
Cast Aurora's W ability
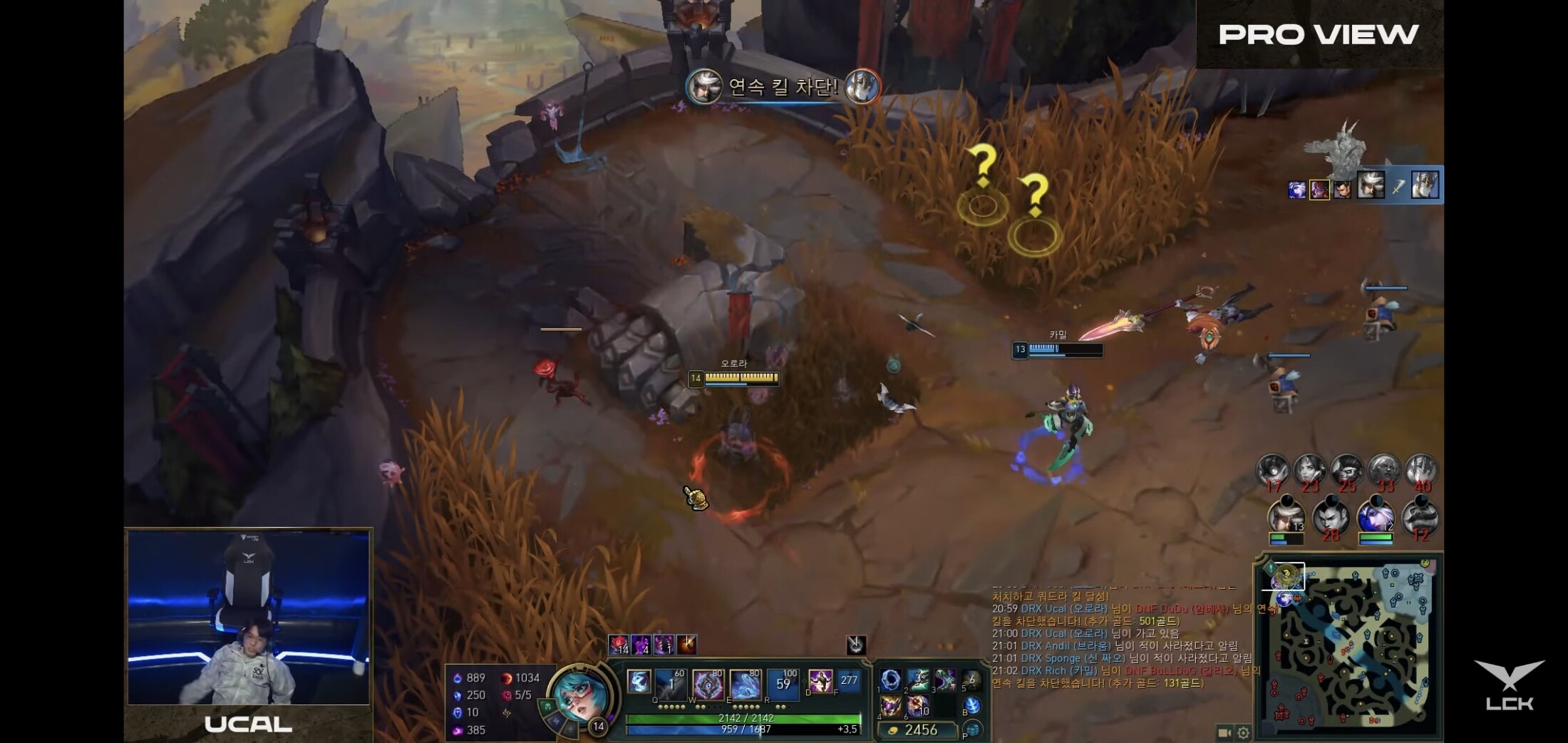click(x=707, y=684)
